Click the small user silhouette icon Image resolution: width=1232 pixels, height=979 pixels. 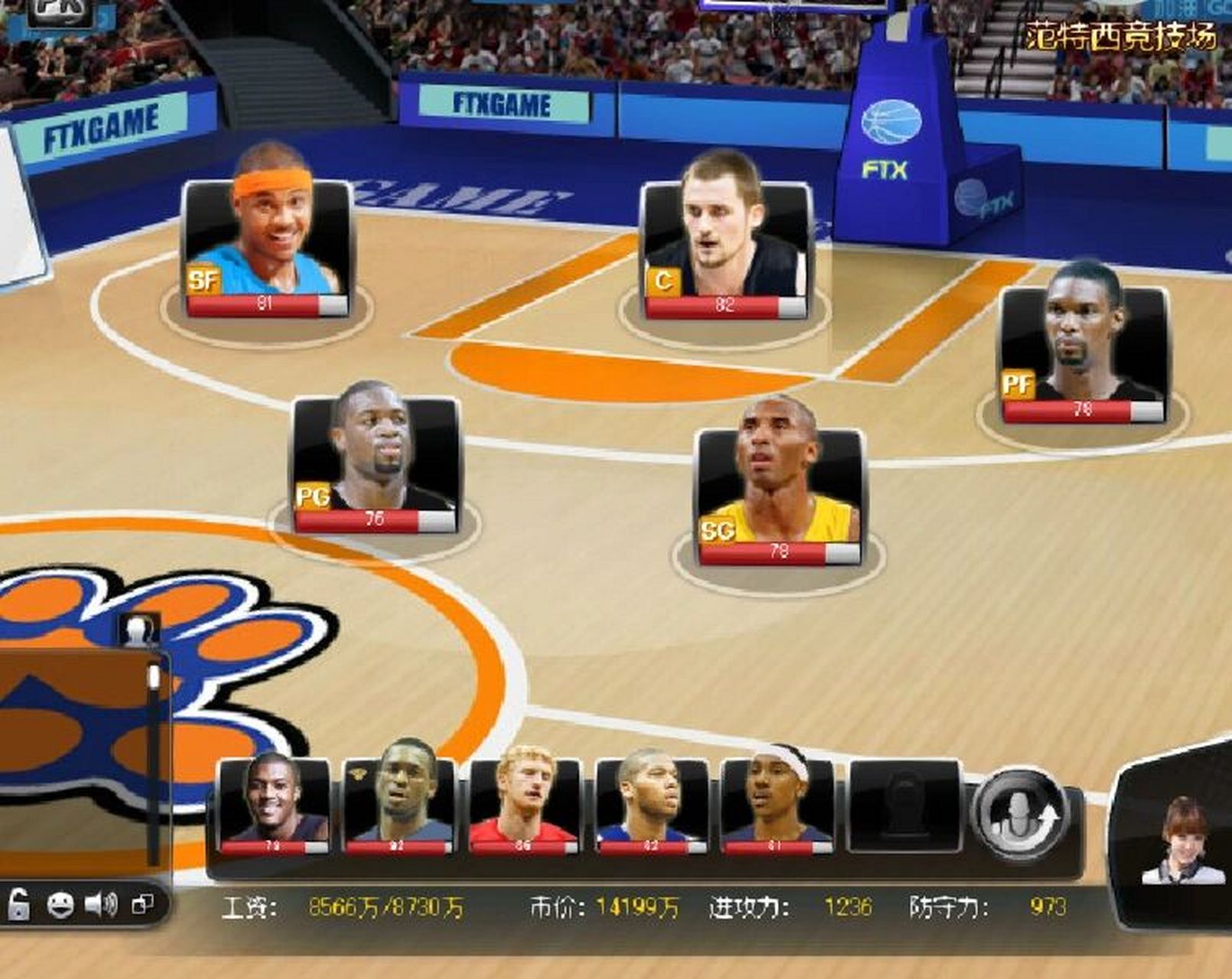click(x=140, y=631)
